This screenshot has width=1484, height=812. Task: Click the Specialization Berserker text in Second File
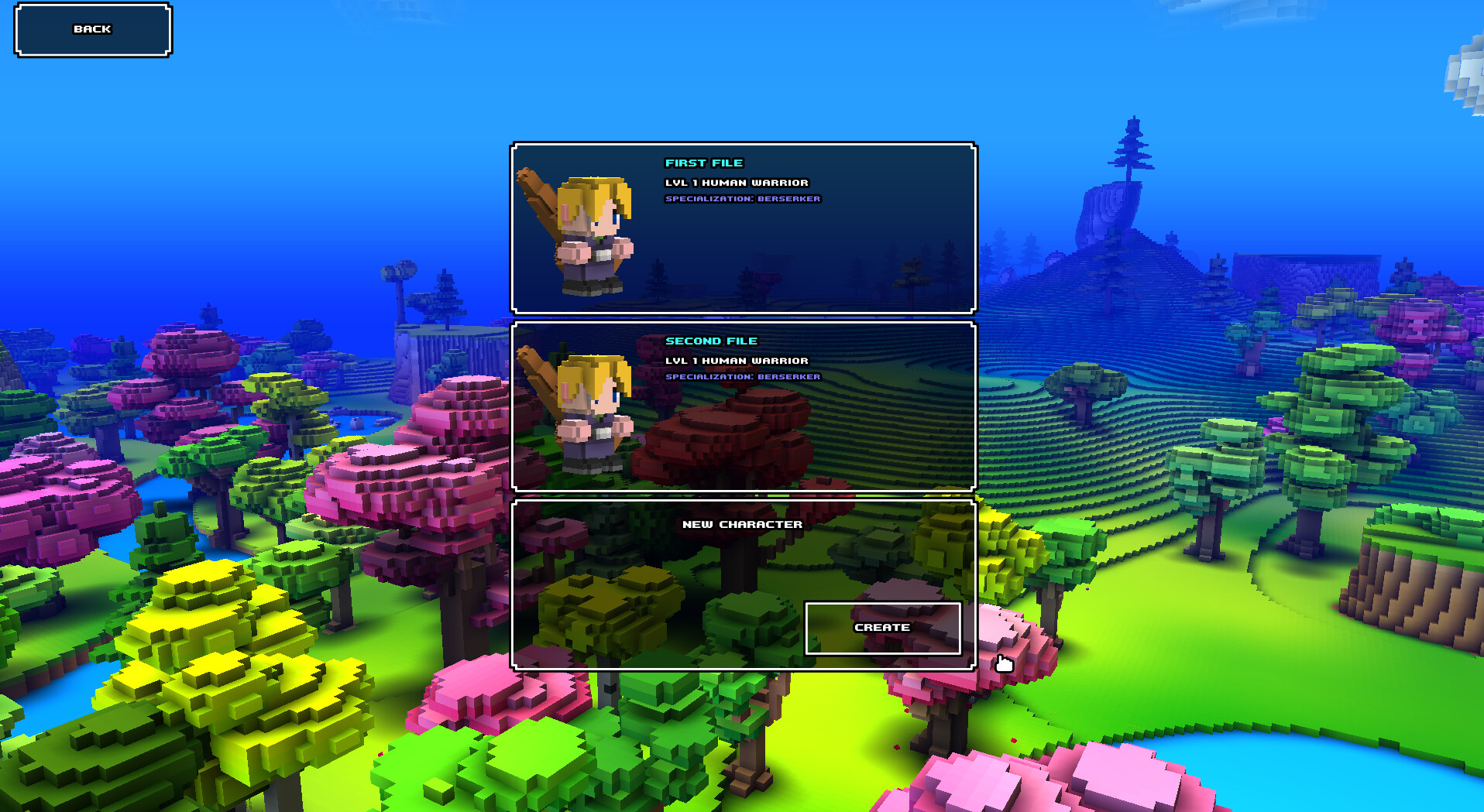point(742,377)
